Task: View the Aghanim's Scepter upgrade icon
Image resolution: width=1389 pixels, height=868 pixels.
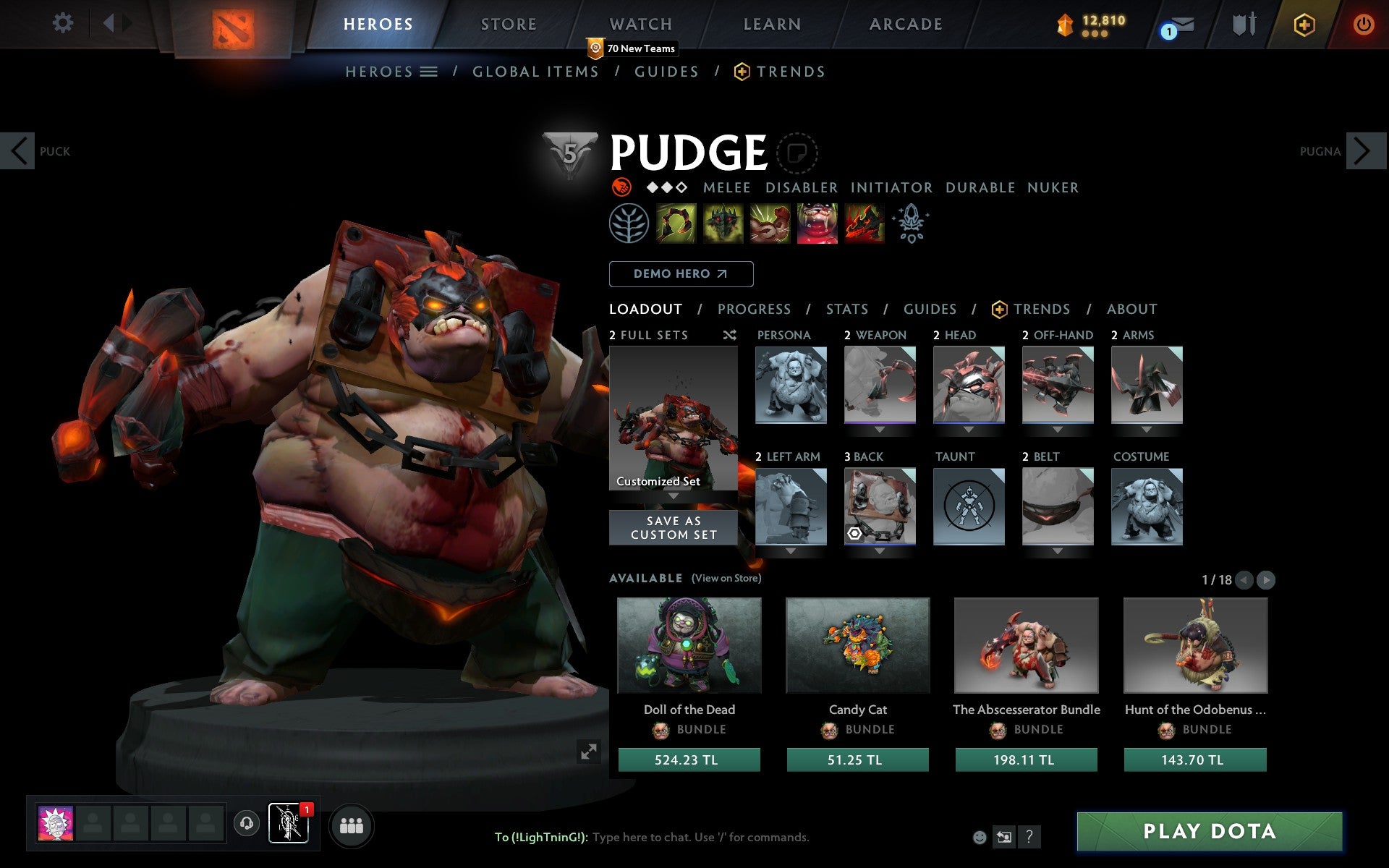Action: coord(911,224)
